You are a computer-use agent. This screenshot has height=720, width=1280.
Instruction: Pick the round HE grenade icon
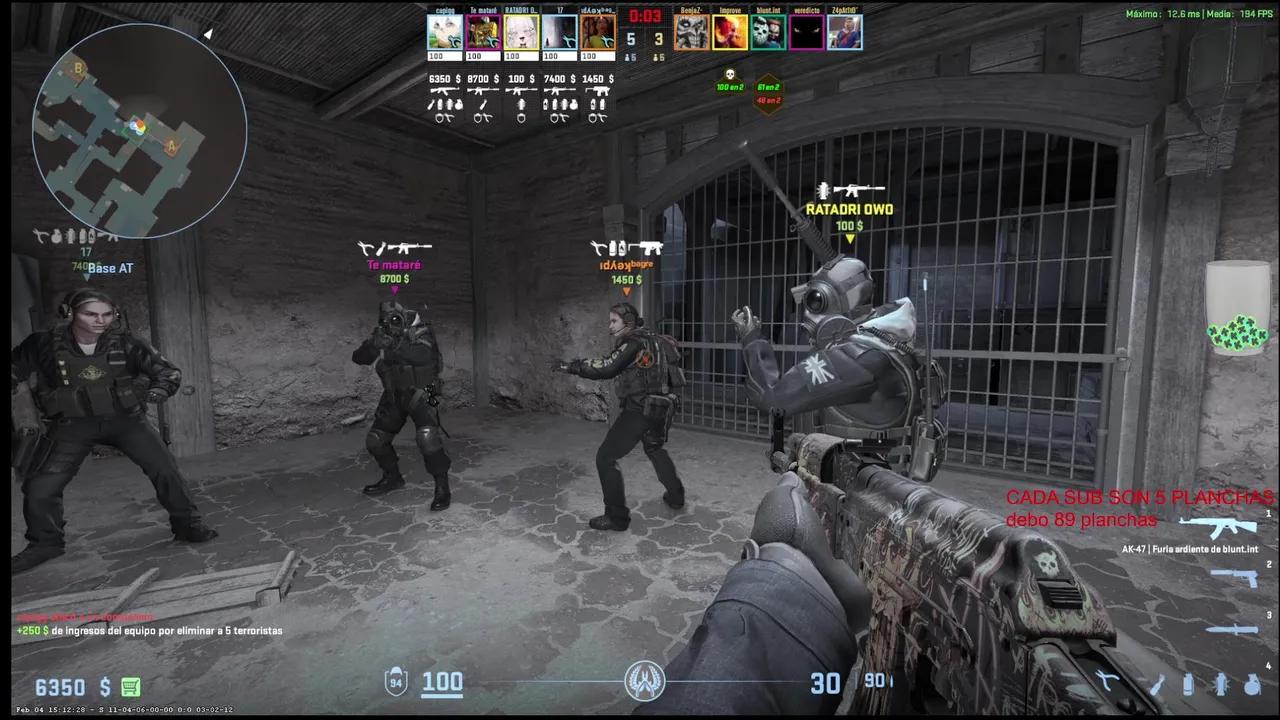[1252, 684]
